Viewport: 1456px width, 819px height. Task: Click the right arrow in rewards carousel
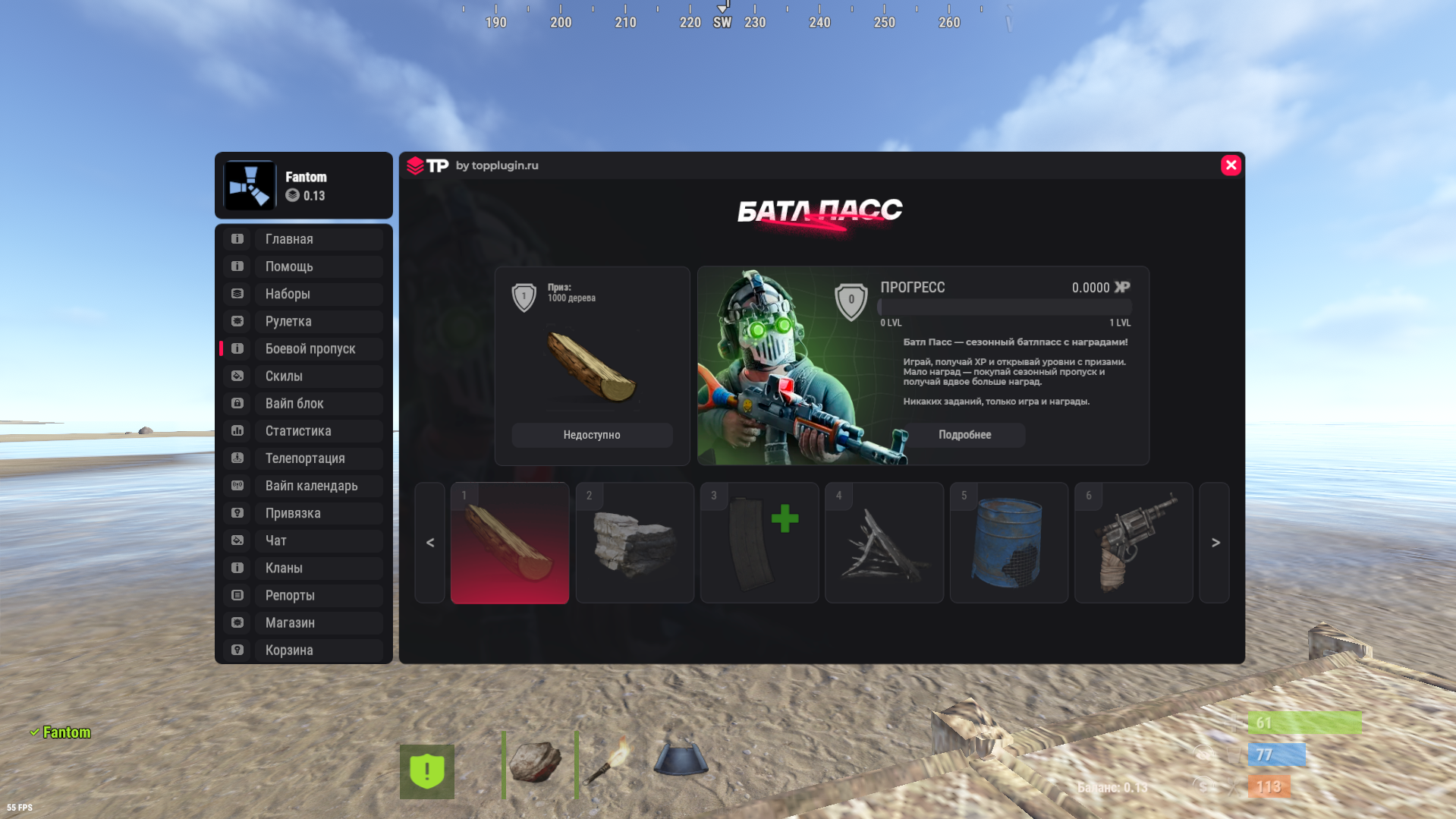tap(1215, 543)
